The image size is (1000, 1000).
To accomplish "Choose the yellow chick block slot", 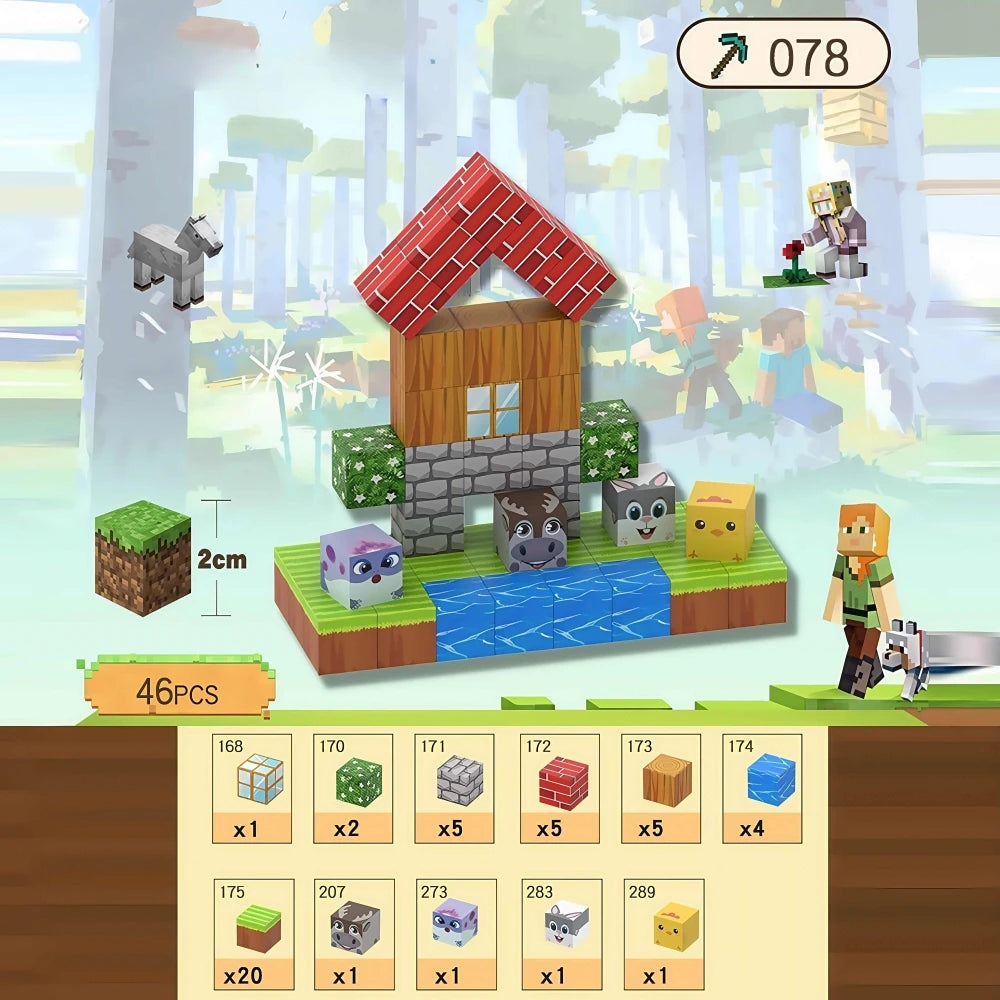I will pyautogui.click(x=663, y=934).
